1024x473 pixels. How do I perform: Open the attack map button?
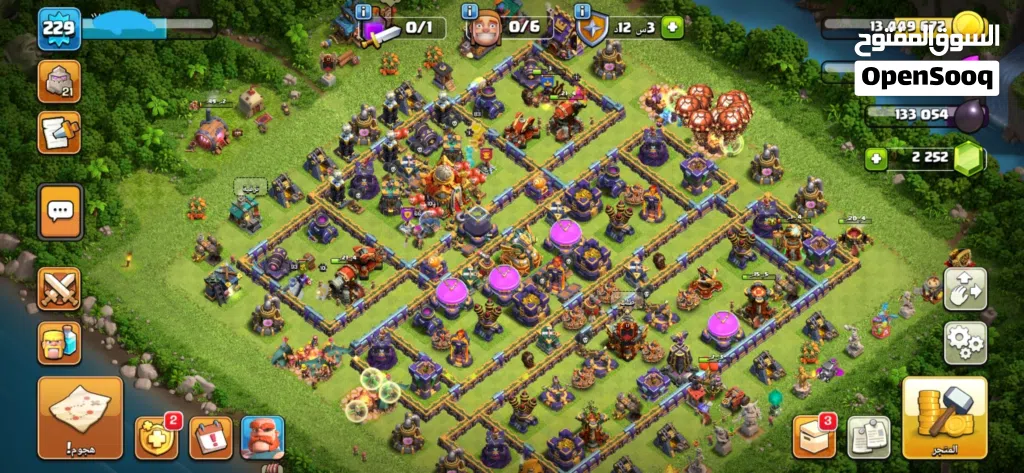80,416
